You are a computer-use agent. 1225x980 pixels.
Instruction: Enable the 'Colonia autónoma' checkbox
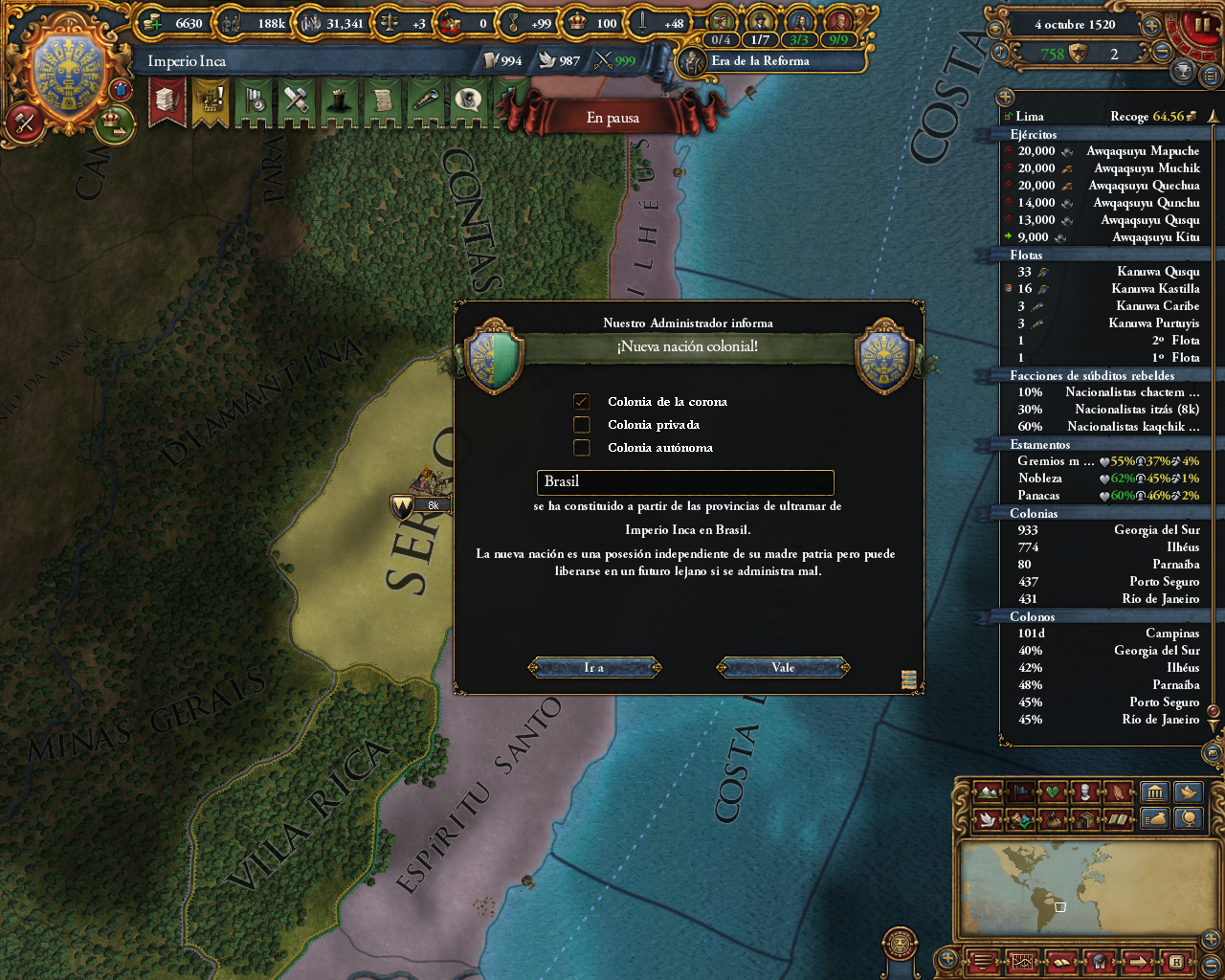(x=581, y=446)
